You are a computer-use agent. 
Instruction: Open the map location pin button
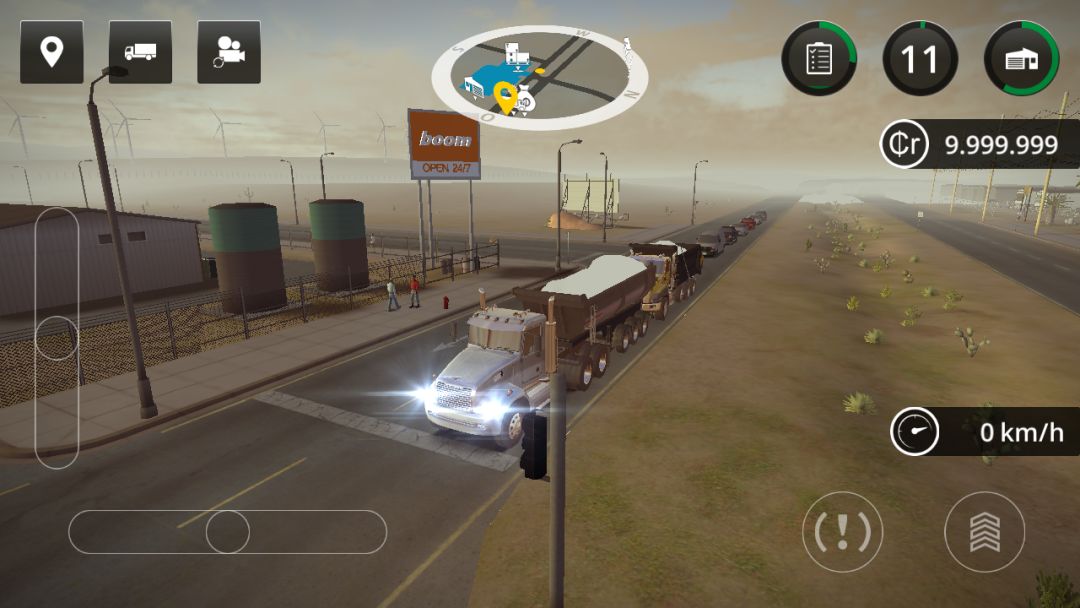pos(52,52)
